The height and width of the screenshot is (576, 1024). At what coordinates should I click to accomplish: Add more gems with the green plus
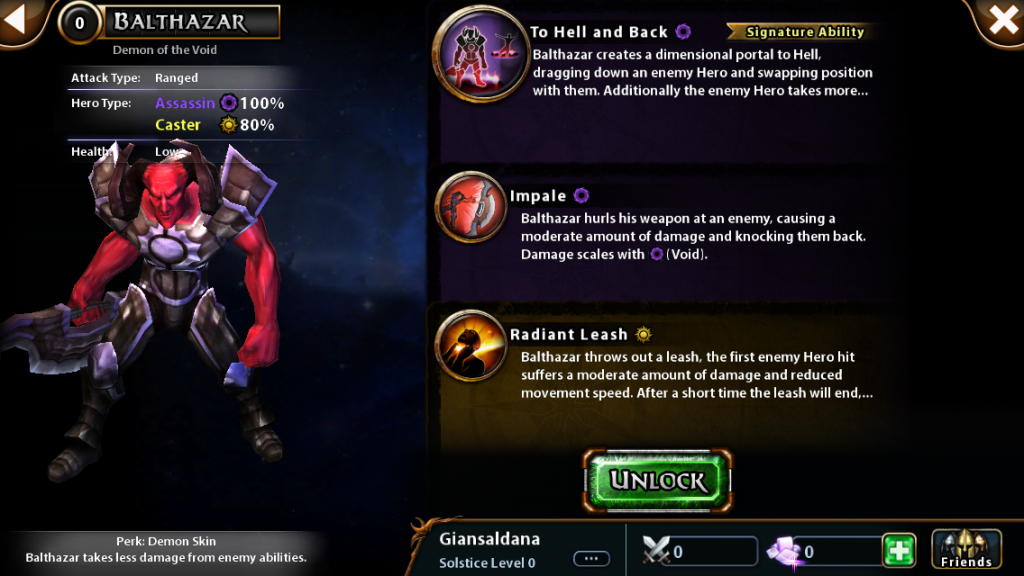(x=898, y=551)
